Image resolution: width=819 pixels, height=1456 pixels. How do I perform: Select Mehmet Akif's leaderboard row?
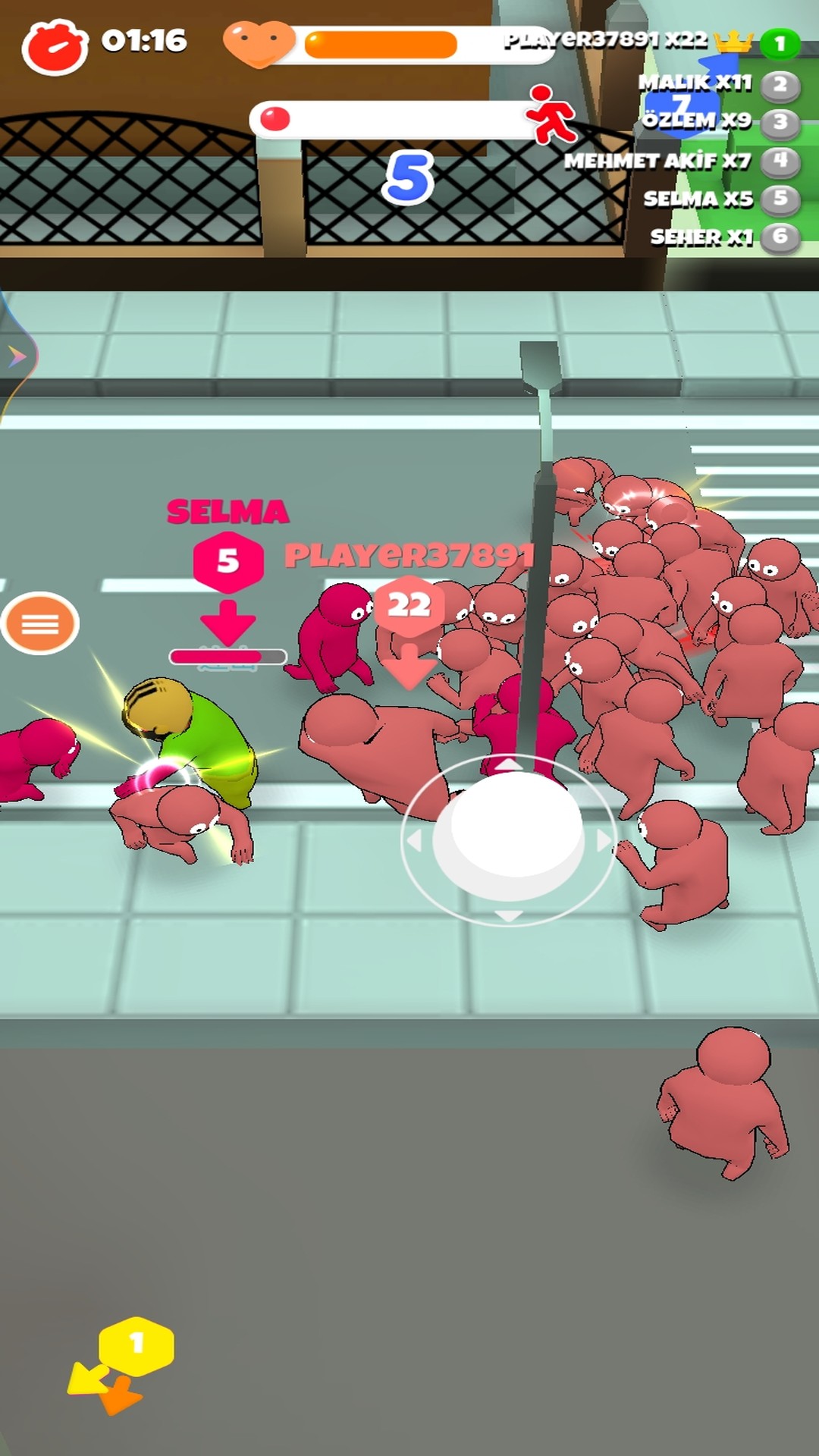(x=680, y=161)
